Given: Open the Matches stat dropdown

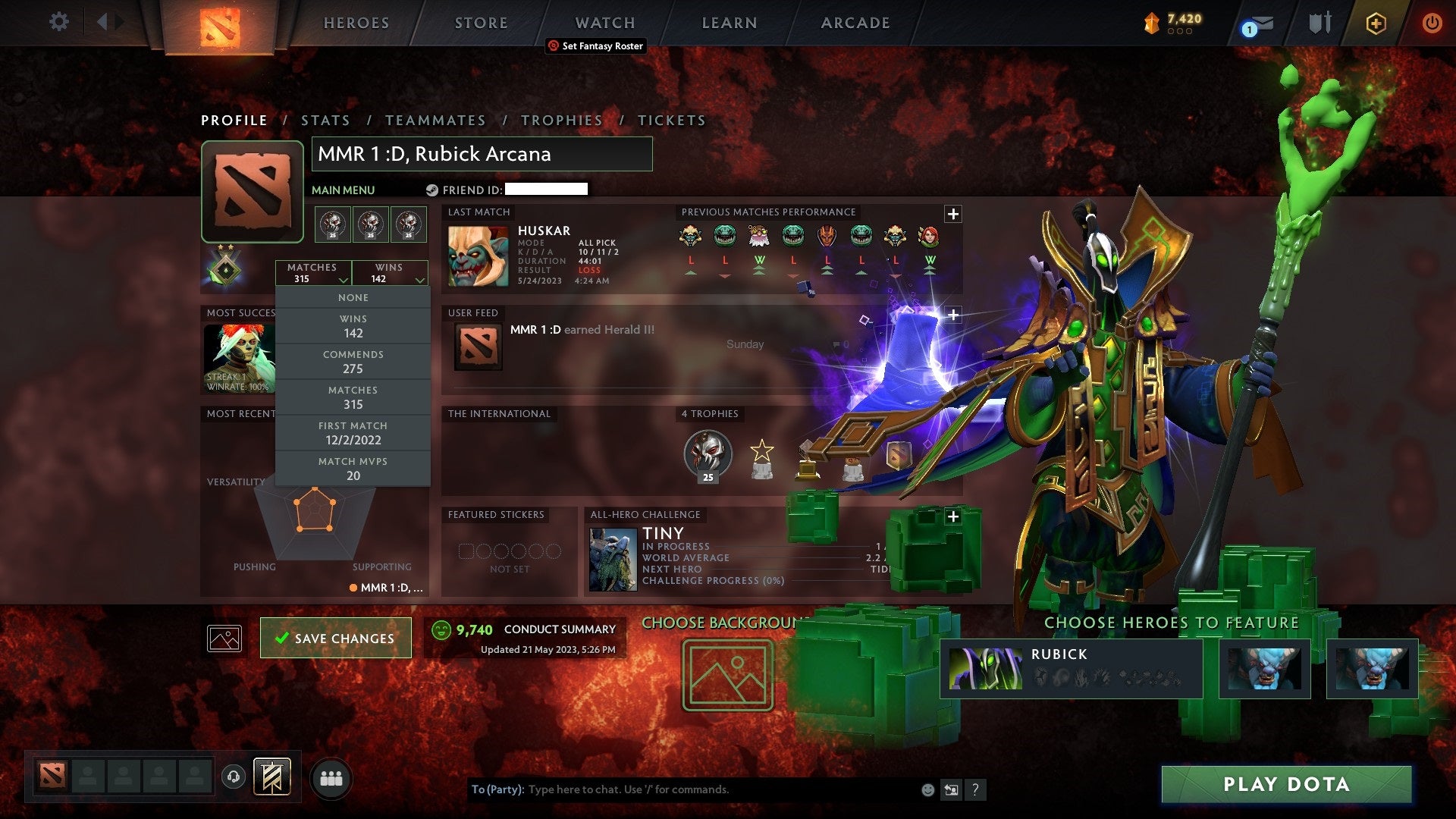Looking at the screenshot, I should click(313, 272).
